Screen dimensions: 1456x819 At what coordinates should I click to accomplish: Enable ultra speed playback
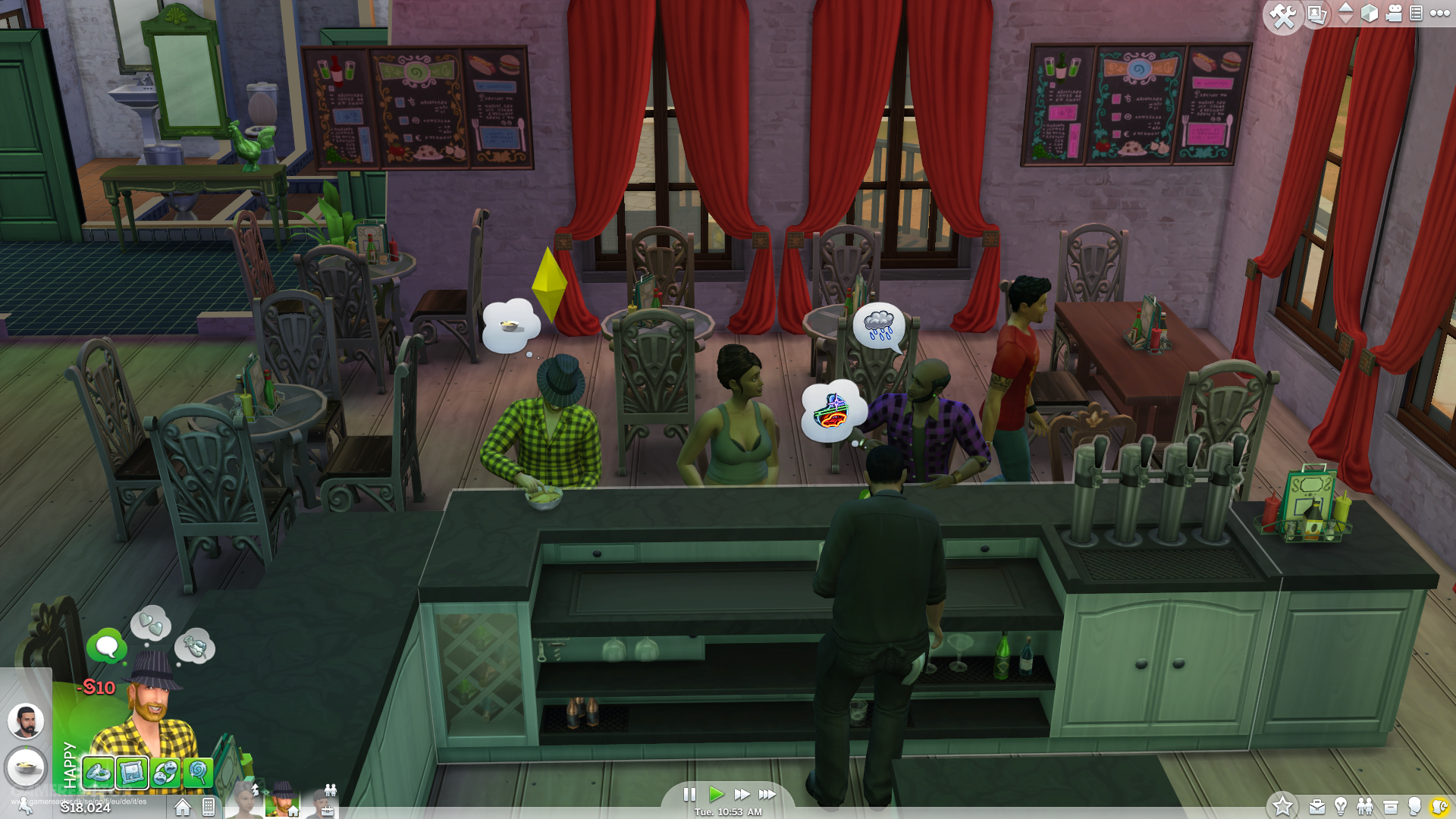767,795
